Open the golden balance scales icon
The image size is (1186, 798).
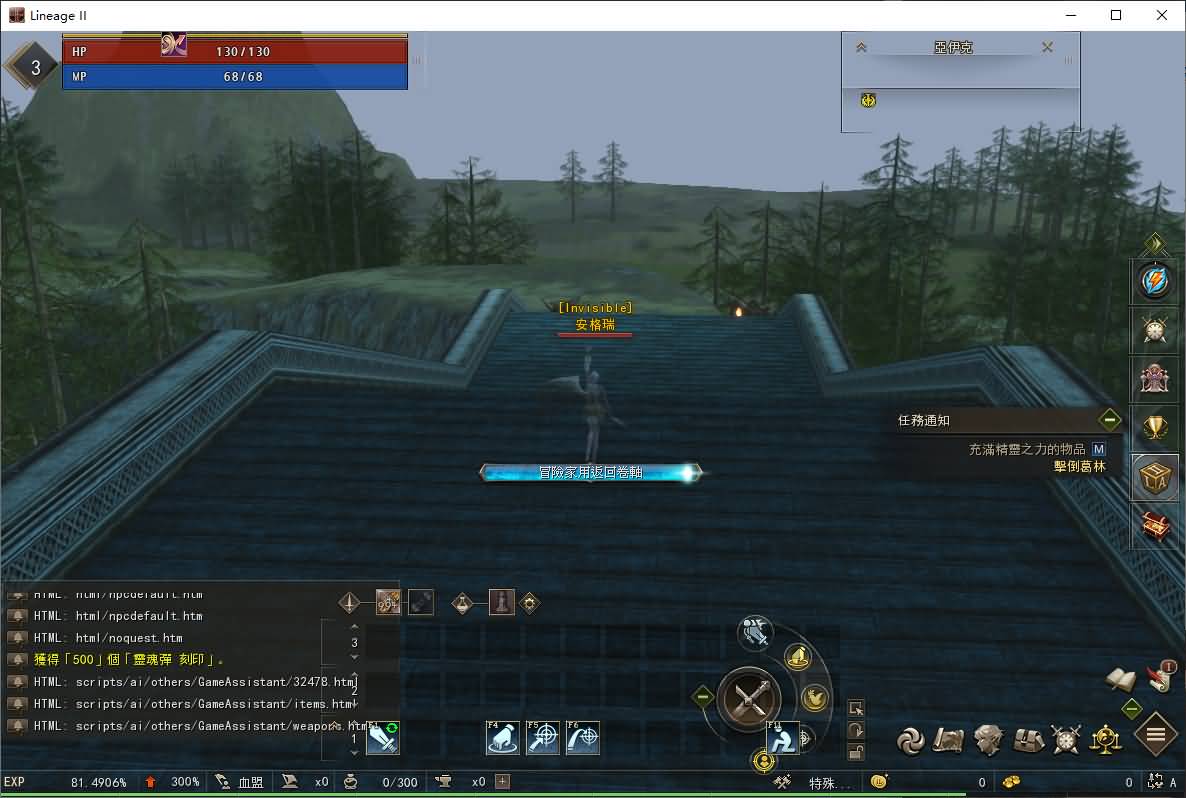1106,740
